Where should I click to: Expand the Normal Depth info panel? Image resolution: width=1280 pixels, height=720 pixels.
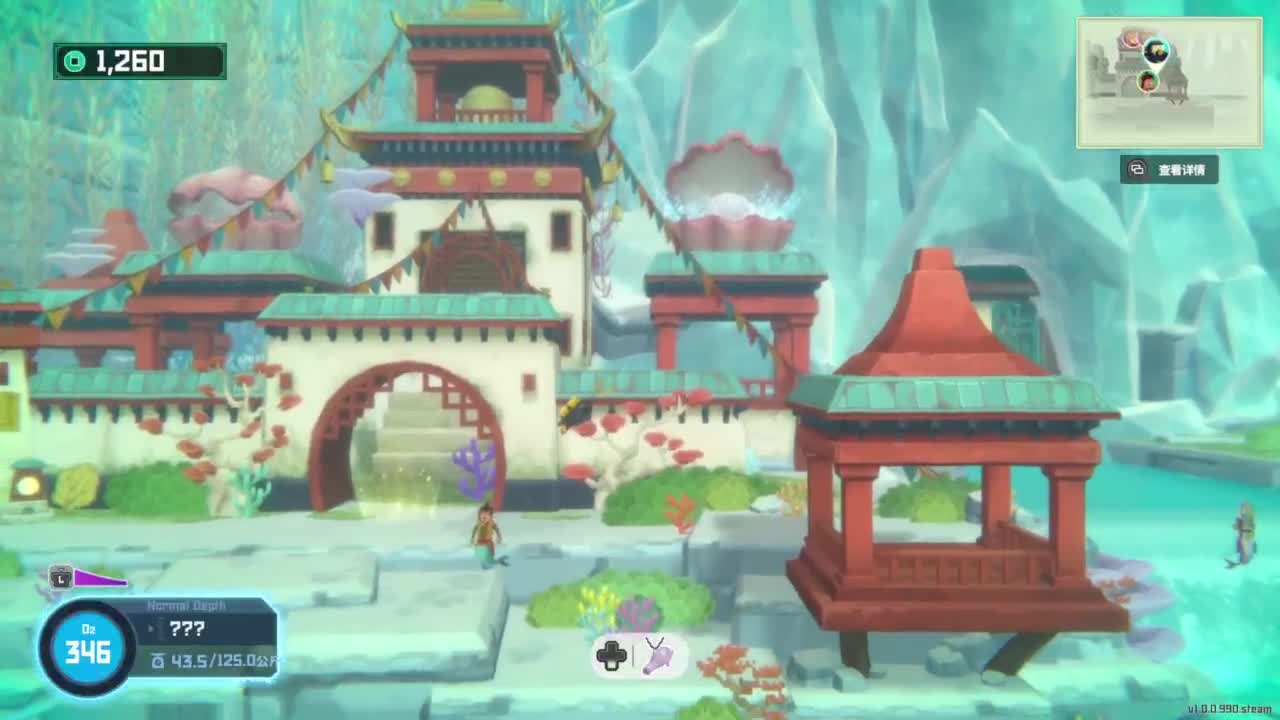(185, 606)
